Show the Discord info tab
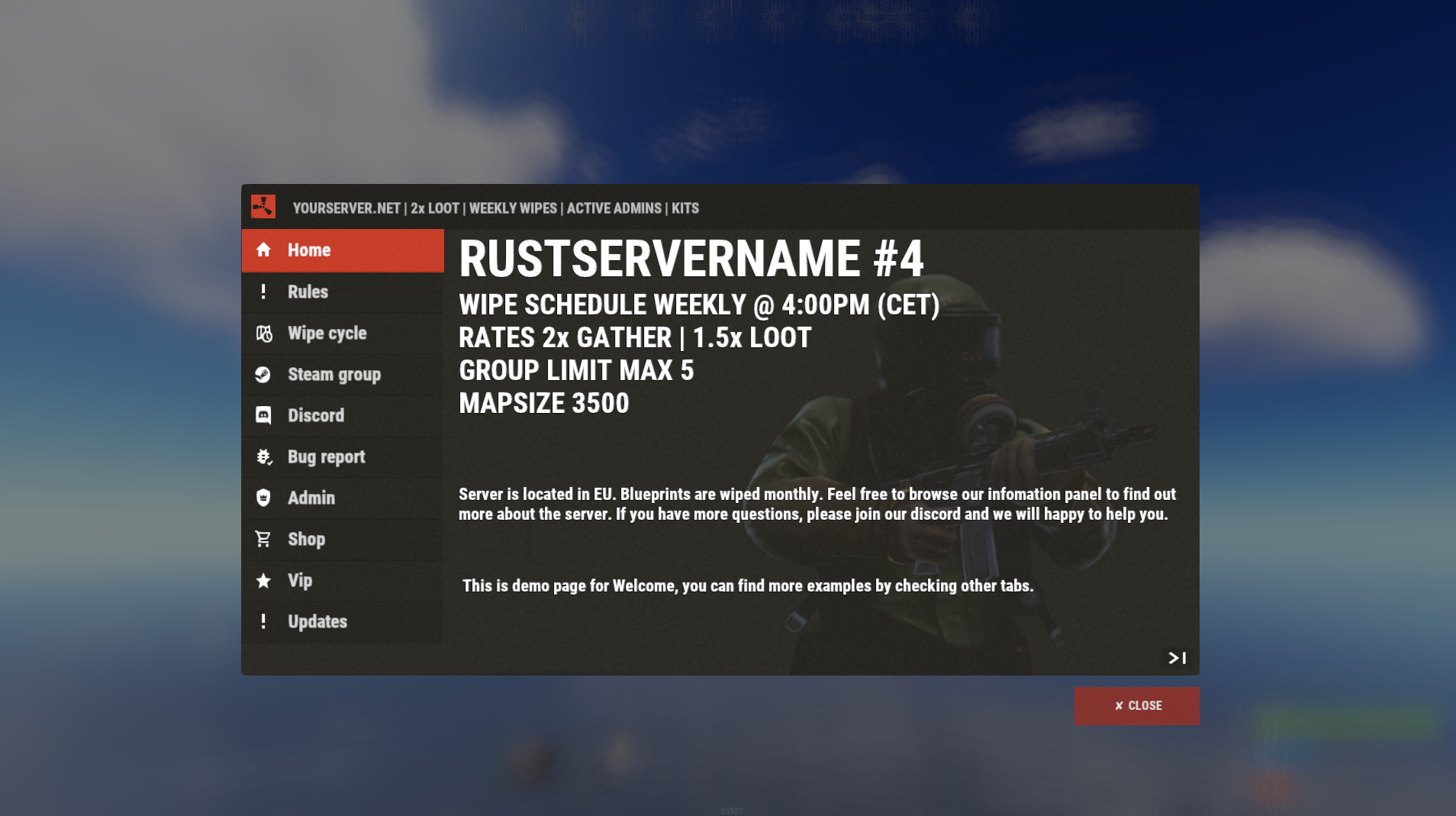The height and width of the screenshot is (816, 1456). click(342, 416)
